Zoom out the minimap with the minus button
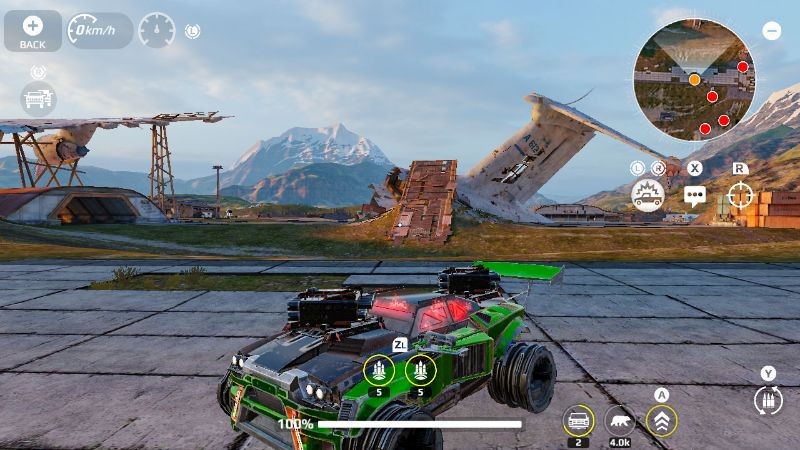Screen dimensions: 800x450 pyautogui.click(x=771, y=31)
